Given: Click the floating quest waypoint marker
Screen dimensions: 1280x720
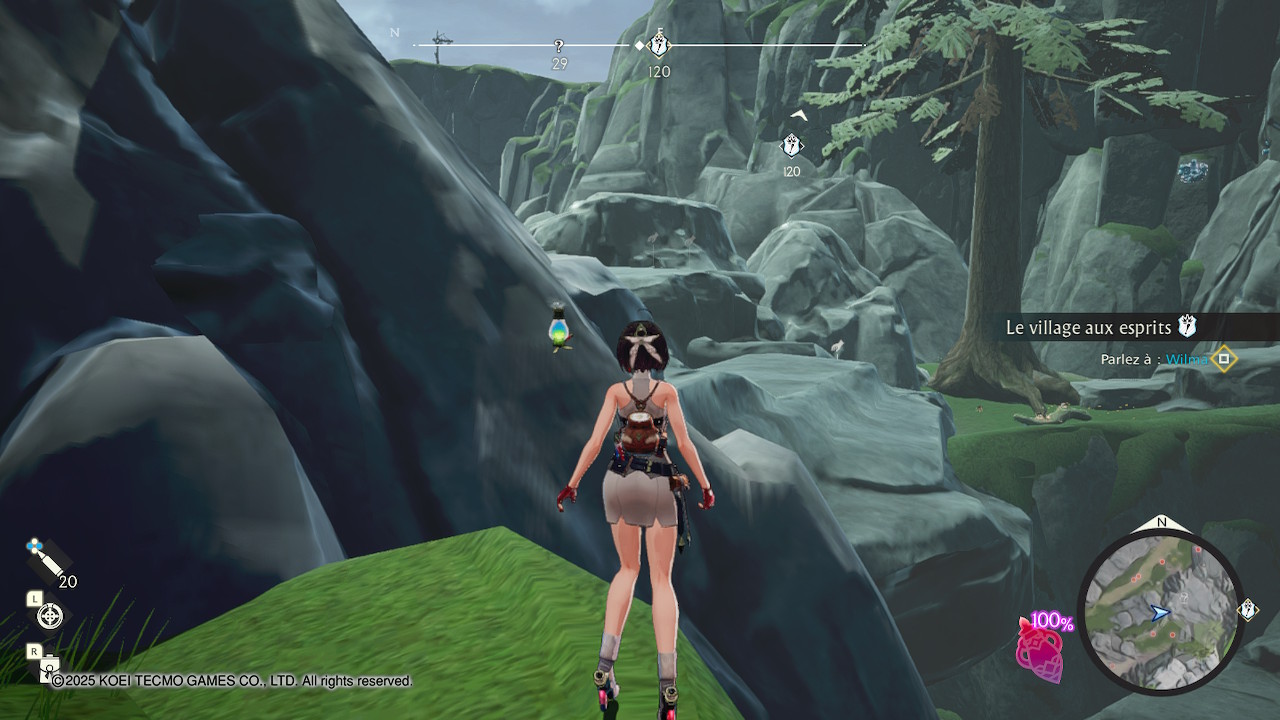Looking at the screenshot, I should [x=791, y=146].
